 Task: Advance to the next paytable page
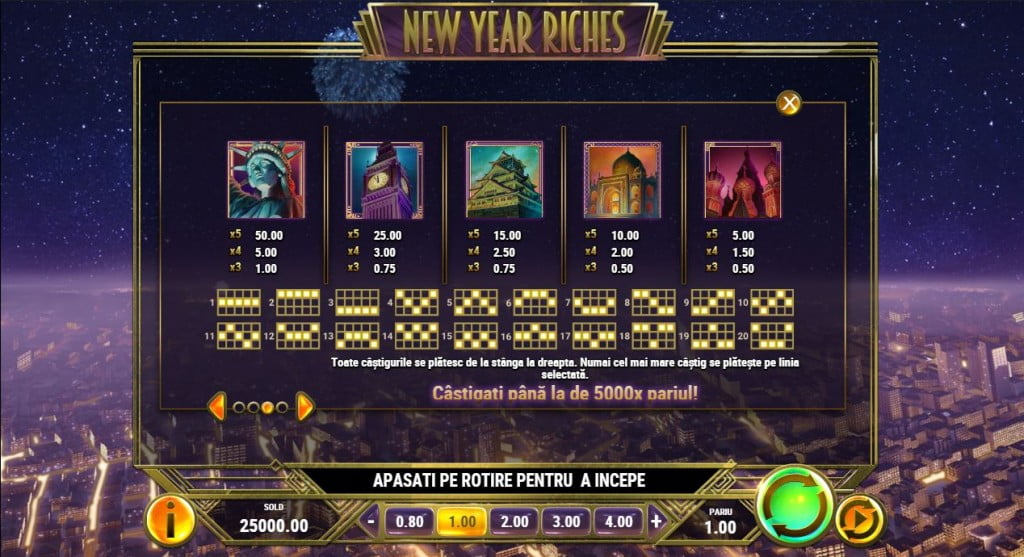click(x=304, y=406)
